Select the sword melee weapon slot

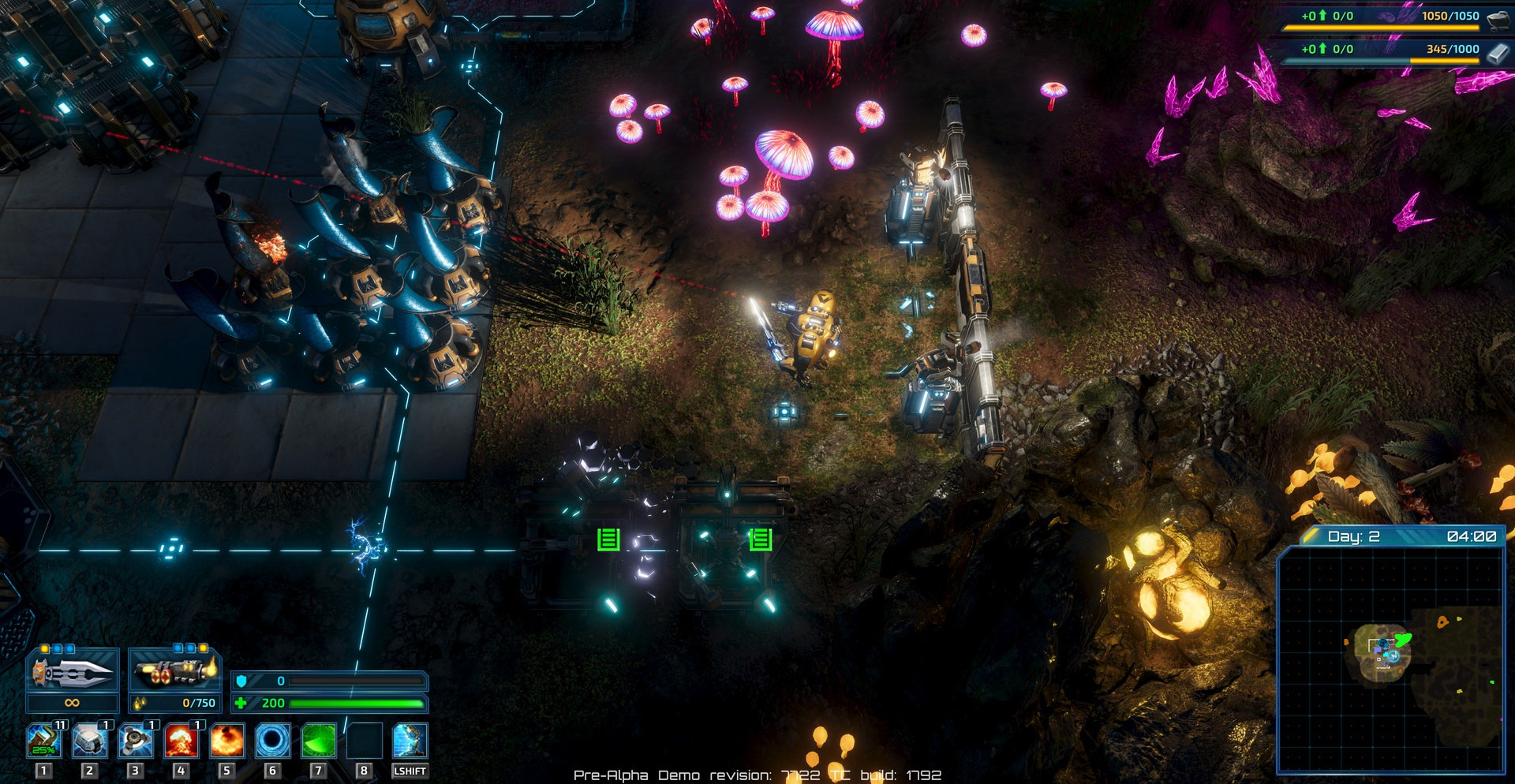pyautogui.click(x=72, y=671)
